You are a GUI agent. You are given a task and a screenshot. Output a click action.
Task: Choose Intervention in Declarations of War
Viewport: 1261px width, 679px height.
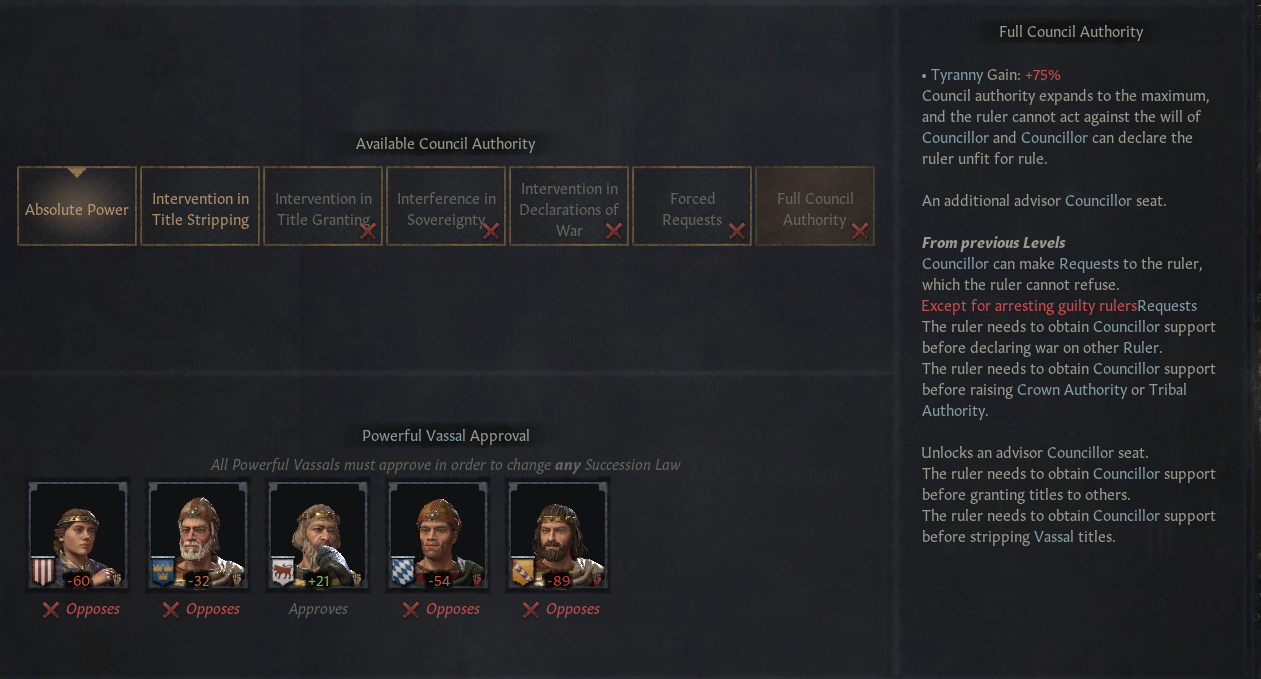569,207
